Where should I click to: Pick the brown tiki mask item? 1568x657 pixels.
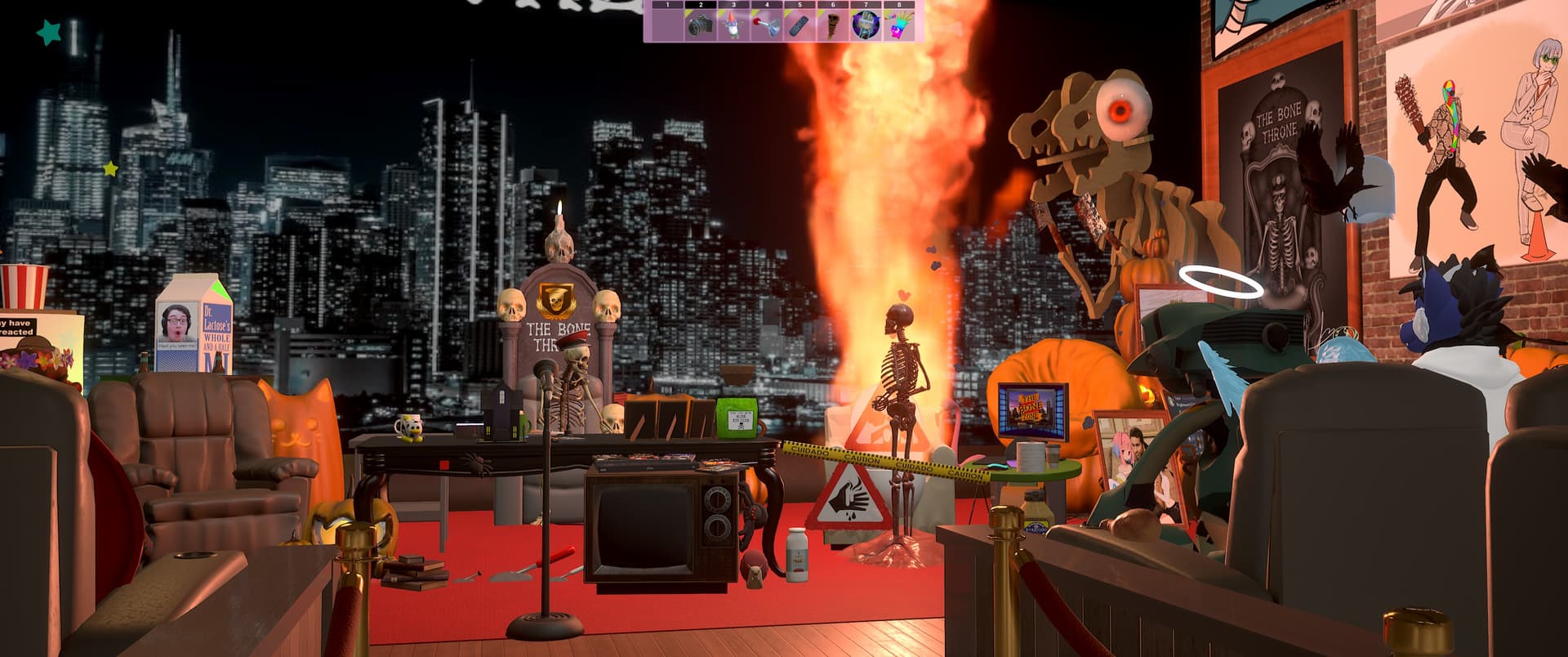point(832,25)
